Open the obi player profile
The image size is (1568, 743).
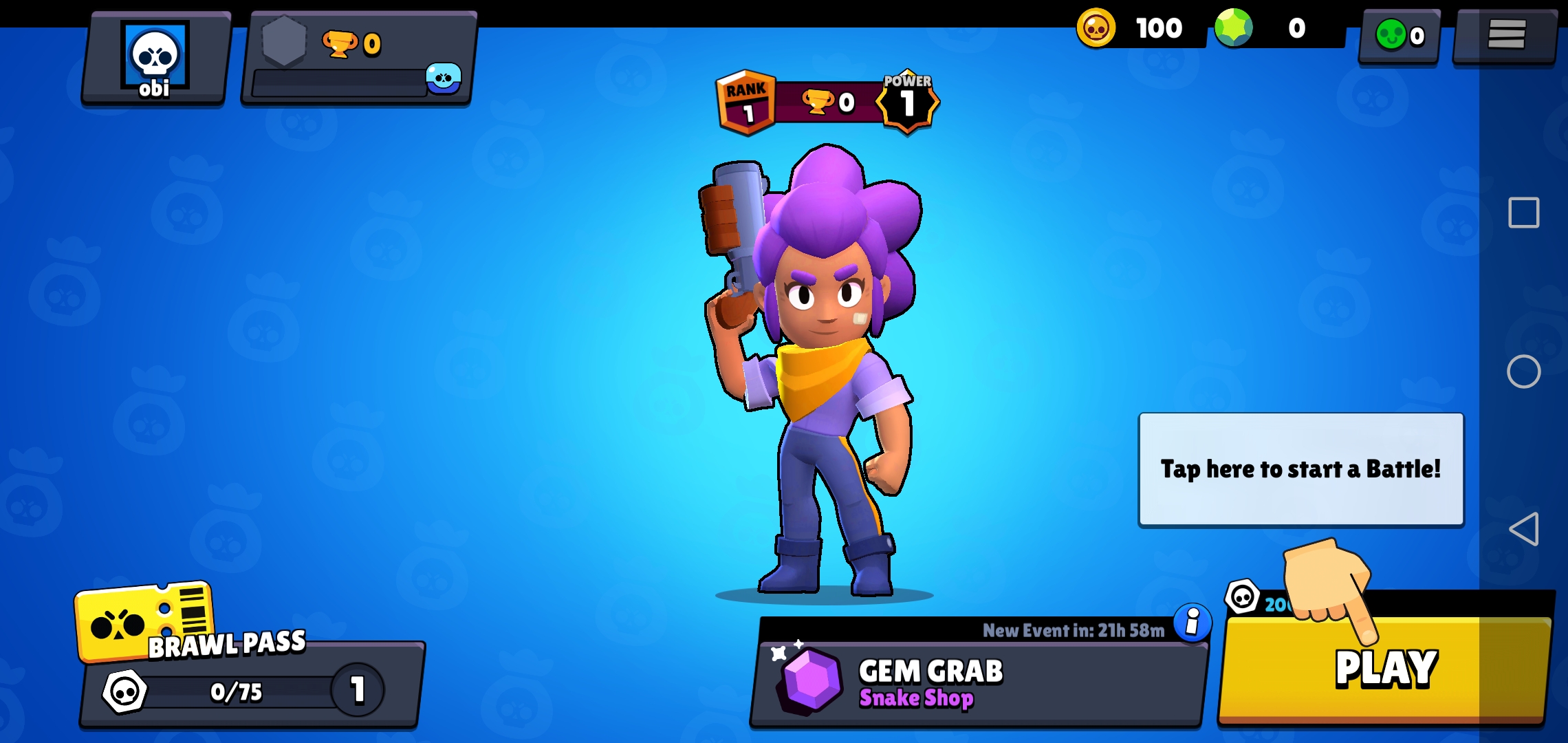coord(155,60)
